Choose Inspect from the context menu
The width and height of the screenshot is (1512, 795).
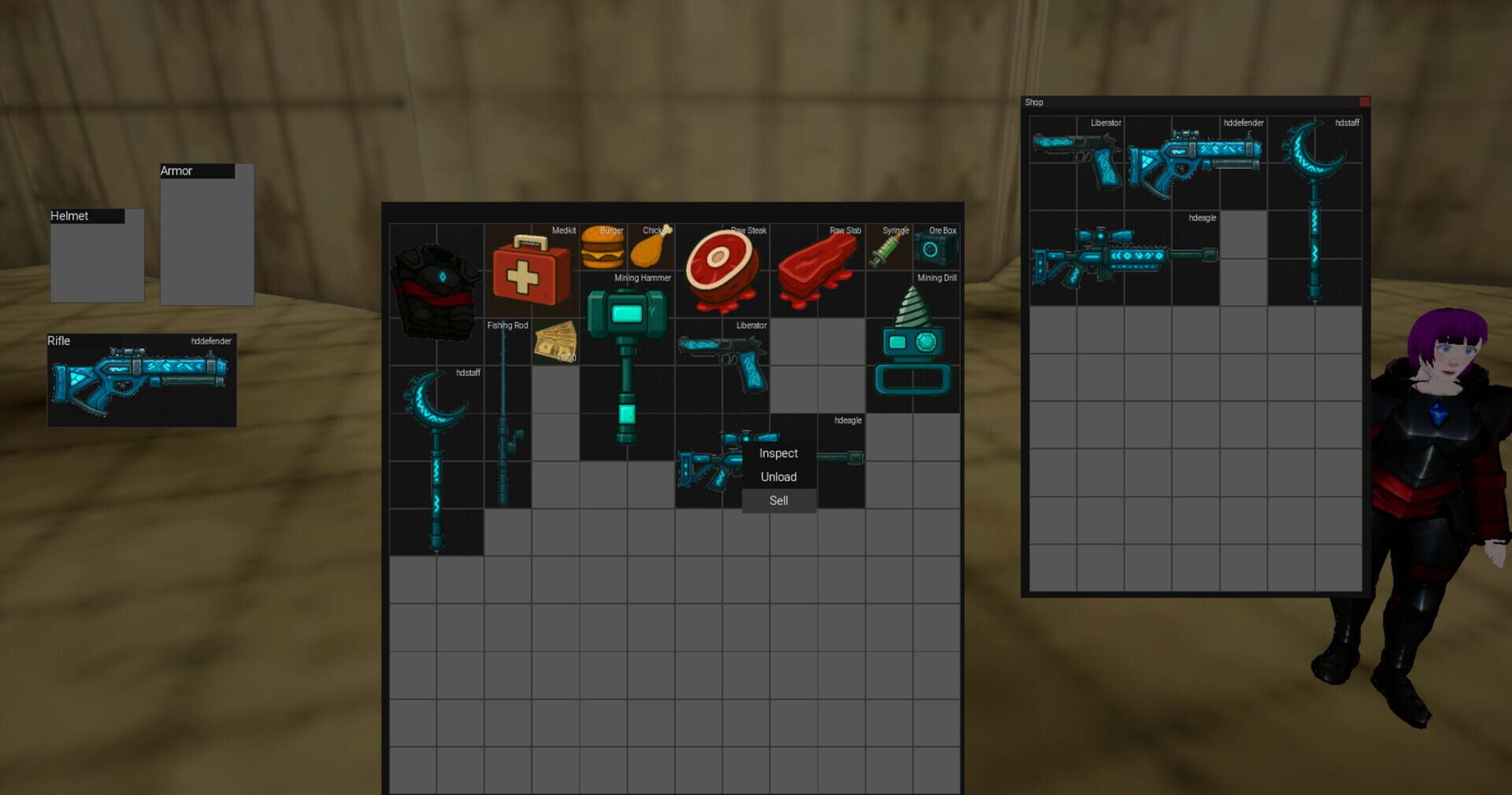[778, 453]
